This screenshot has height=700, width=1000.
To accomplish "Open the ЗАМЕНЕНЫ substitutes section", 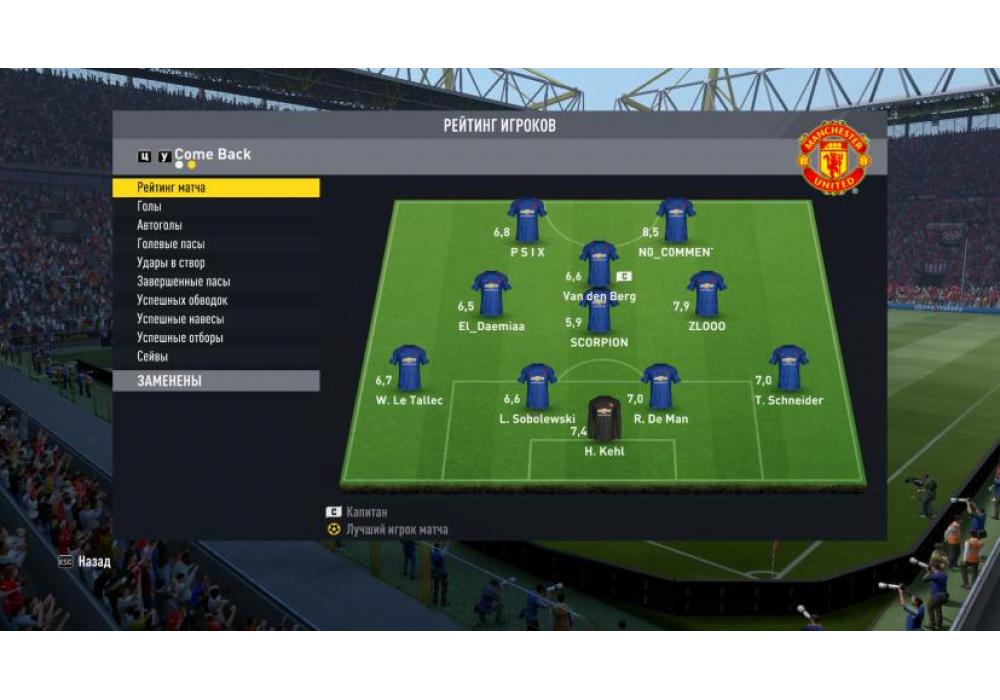I will point(216,381).
